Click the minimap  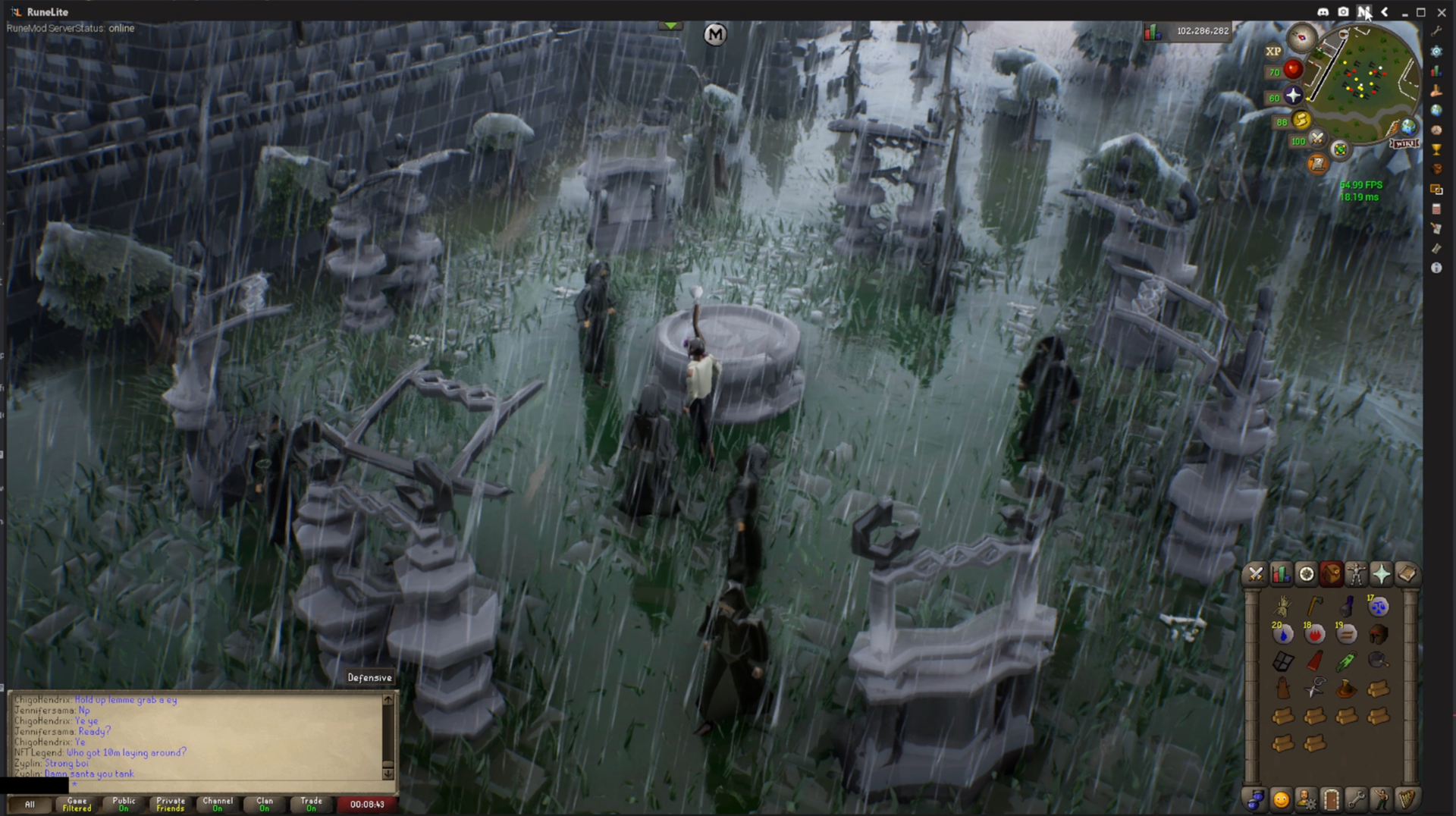pos(1365,83)
